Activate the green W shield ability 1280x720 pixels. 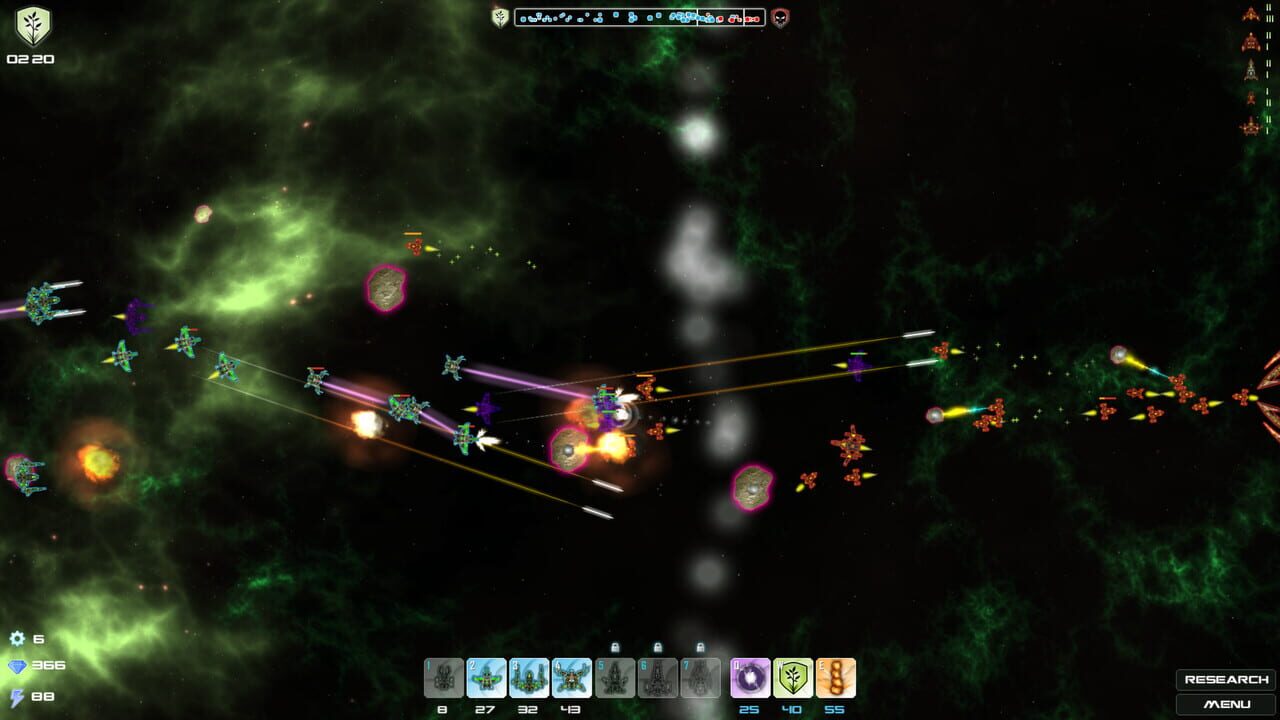(x=793, y=678)
